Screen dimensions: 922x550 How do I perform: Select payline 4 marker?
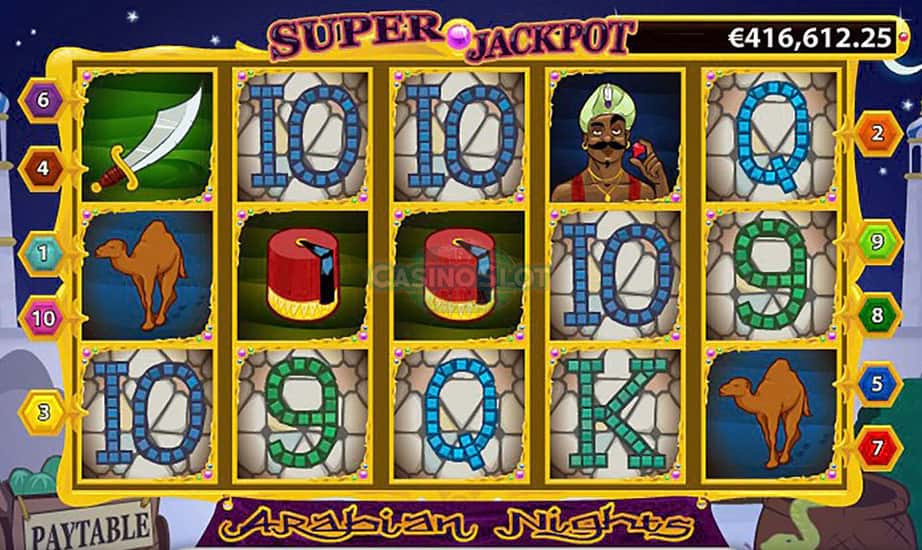point(42,169)
